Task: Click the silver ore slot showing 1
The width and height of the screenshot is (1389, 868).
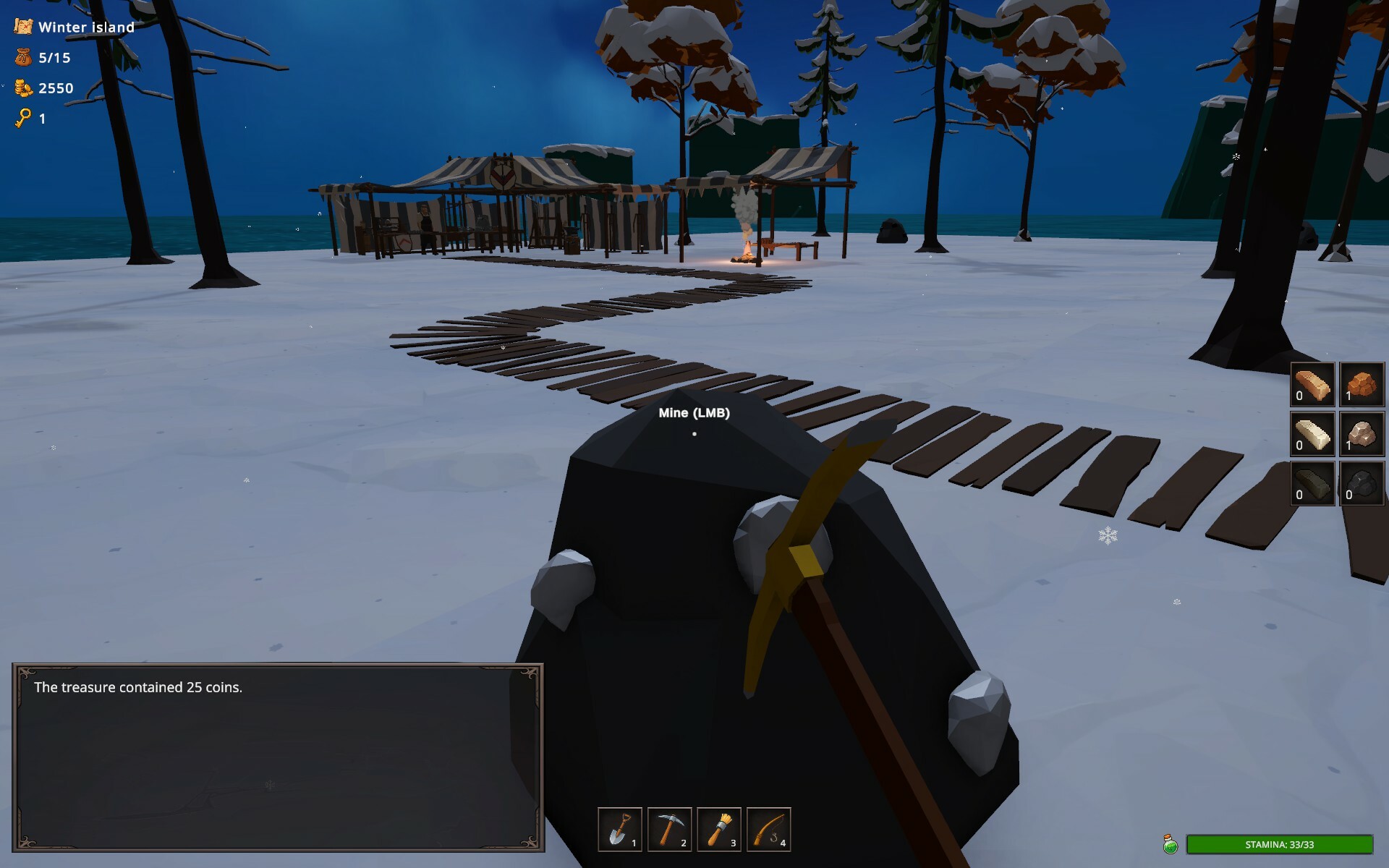Action: tap(1362, 434)
